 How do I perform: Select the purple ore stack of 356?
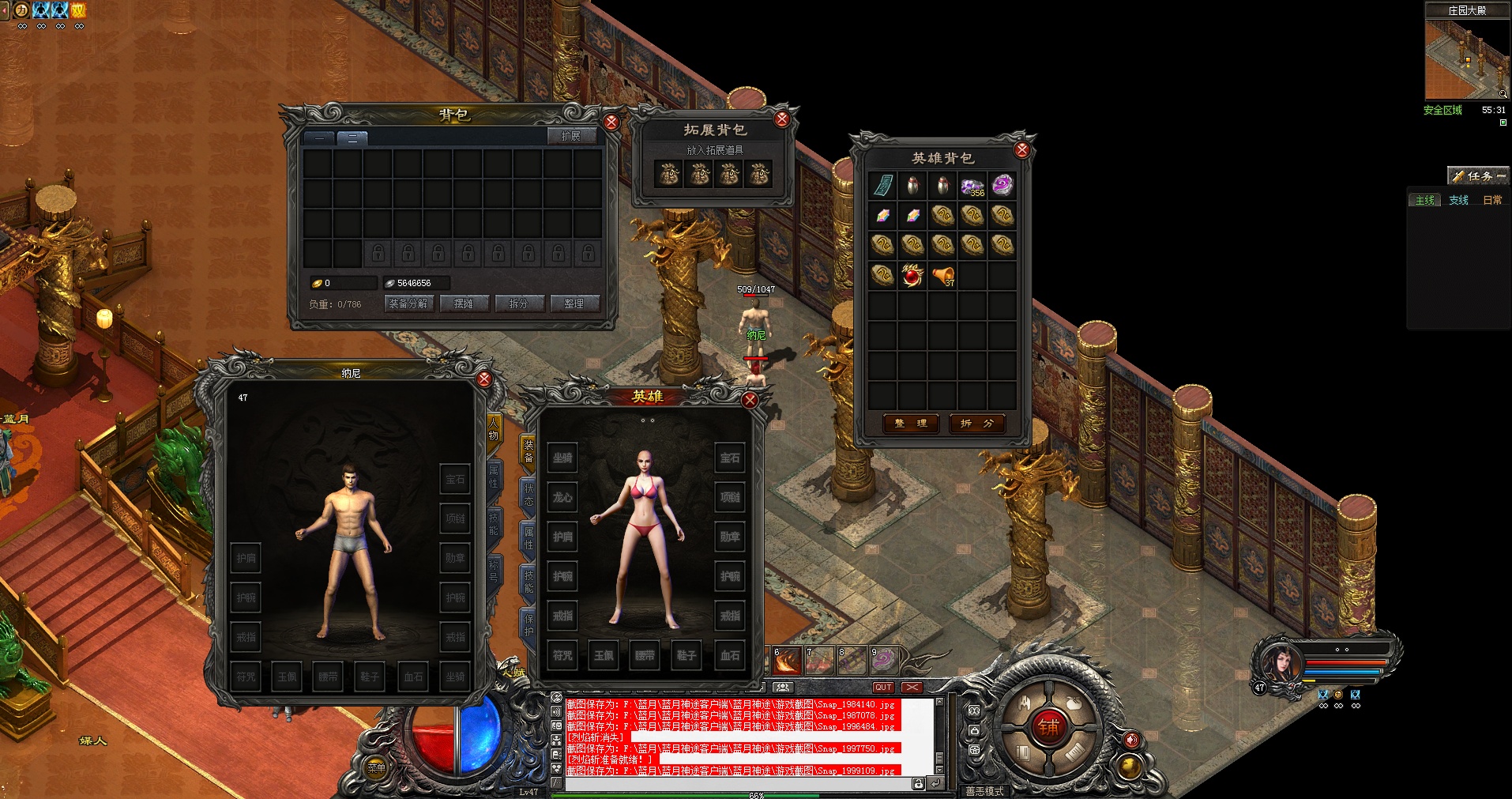click(x=972, y=186)
